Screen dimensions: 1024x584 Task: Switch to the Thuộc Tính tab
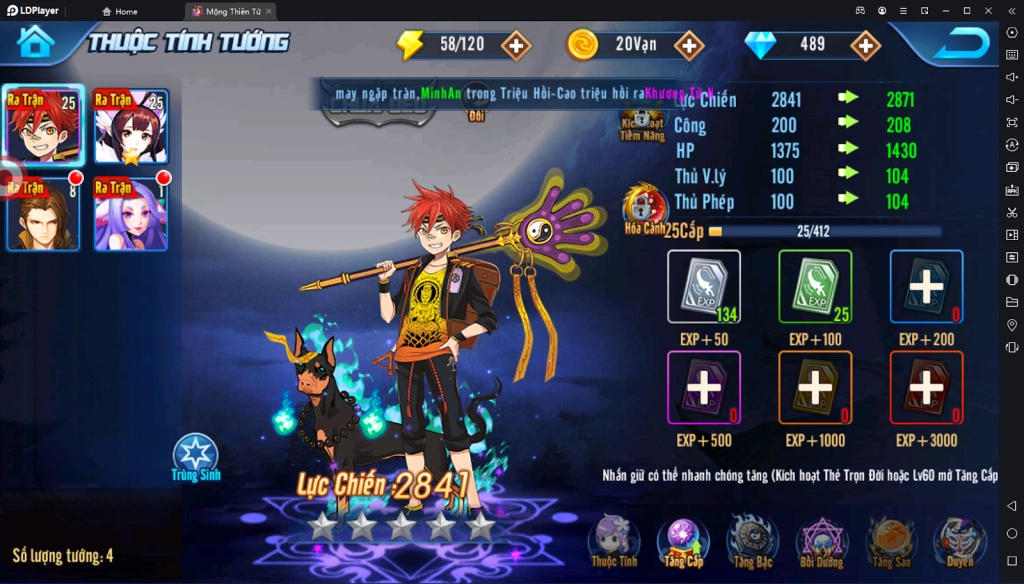[x=613, y=541]
